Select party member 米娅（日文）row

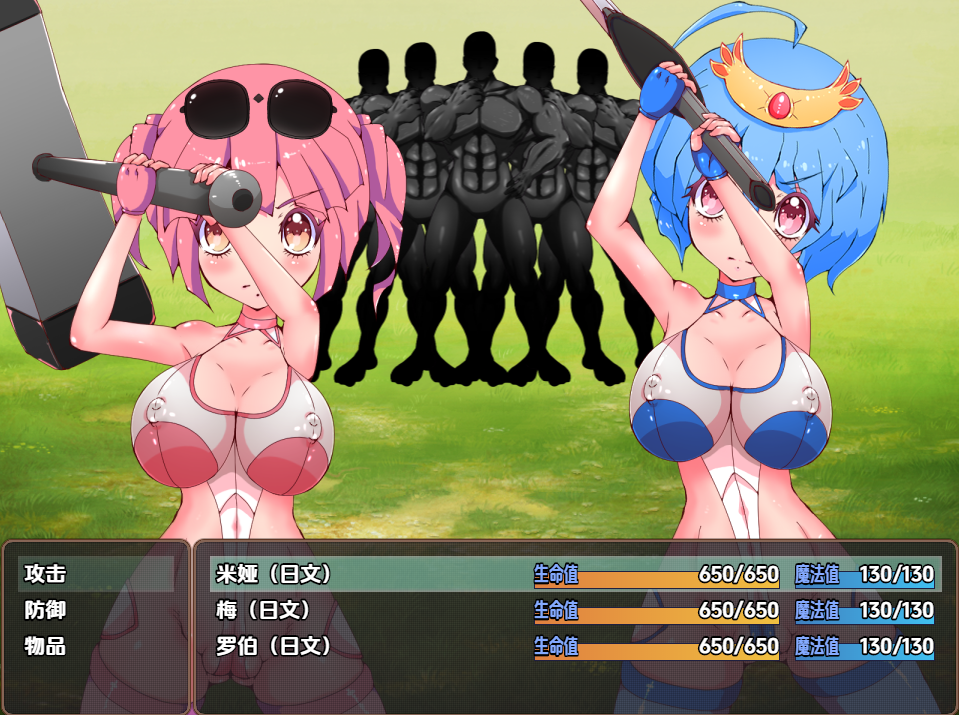pos(274,574)
